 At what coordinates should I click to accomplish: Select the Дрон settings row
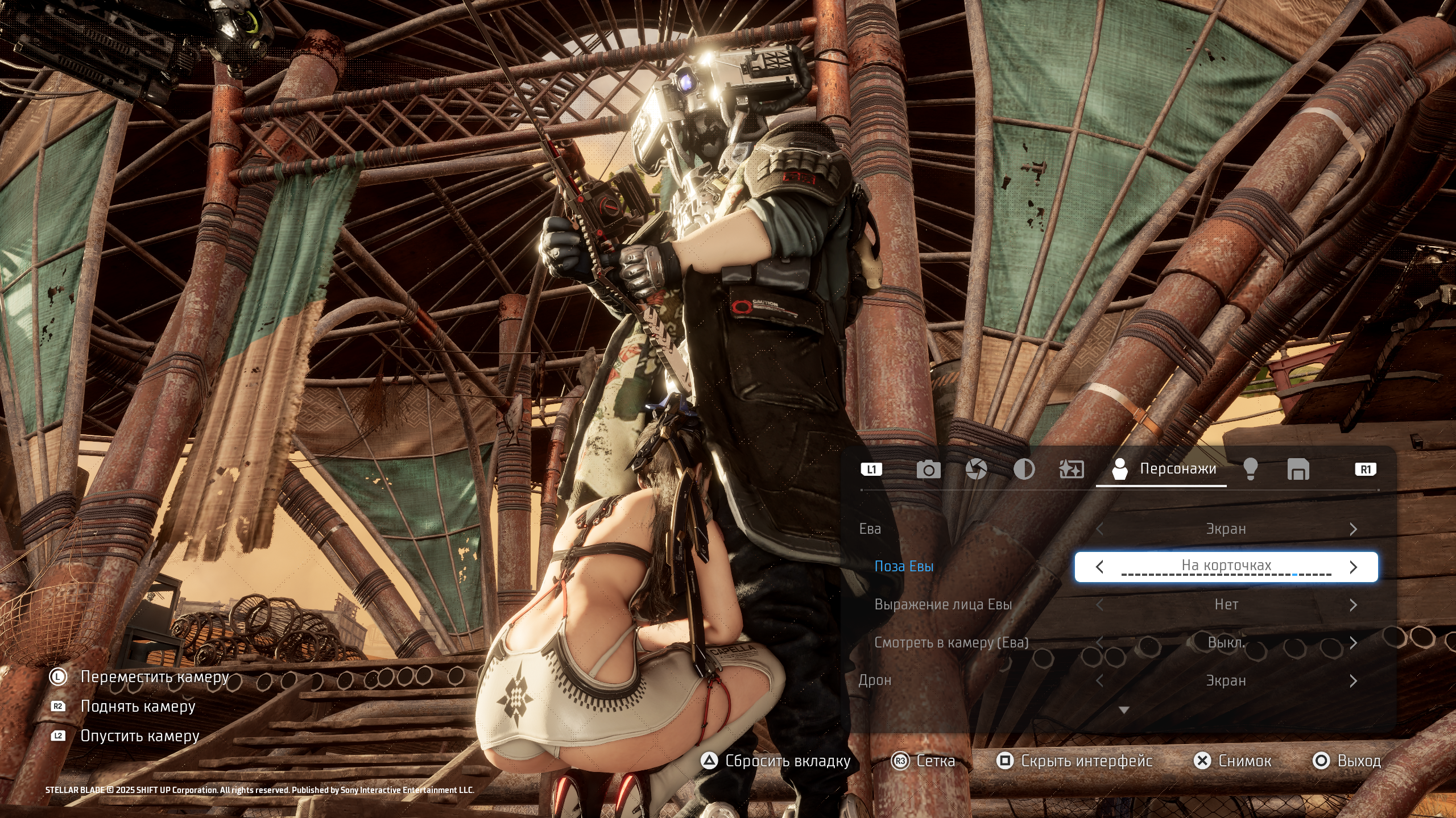pyautogui.click(x=875, y=681)
